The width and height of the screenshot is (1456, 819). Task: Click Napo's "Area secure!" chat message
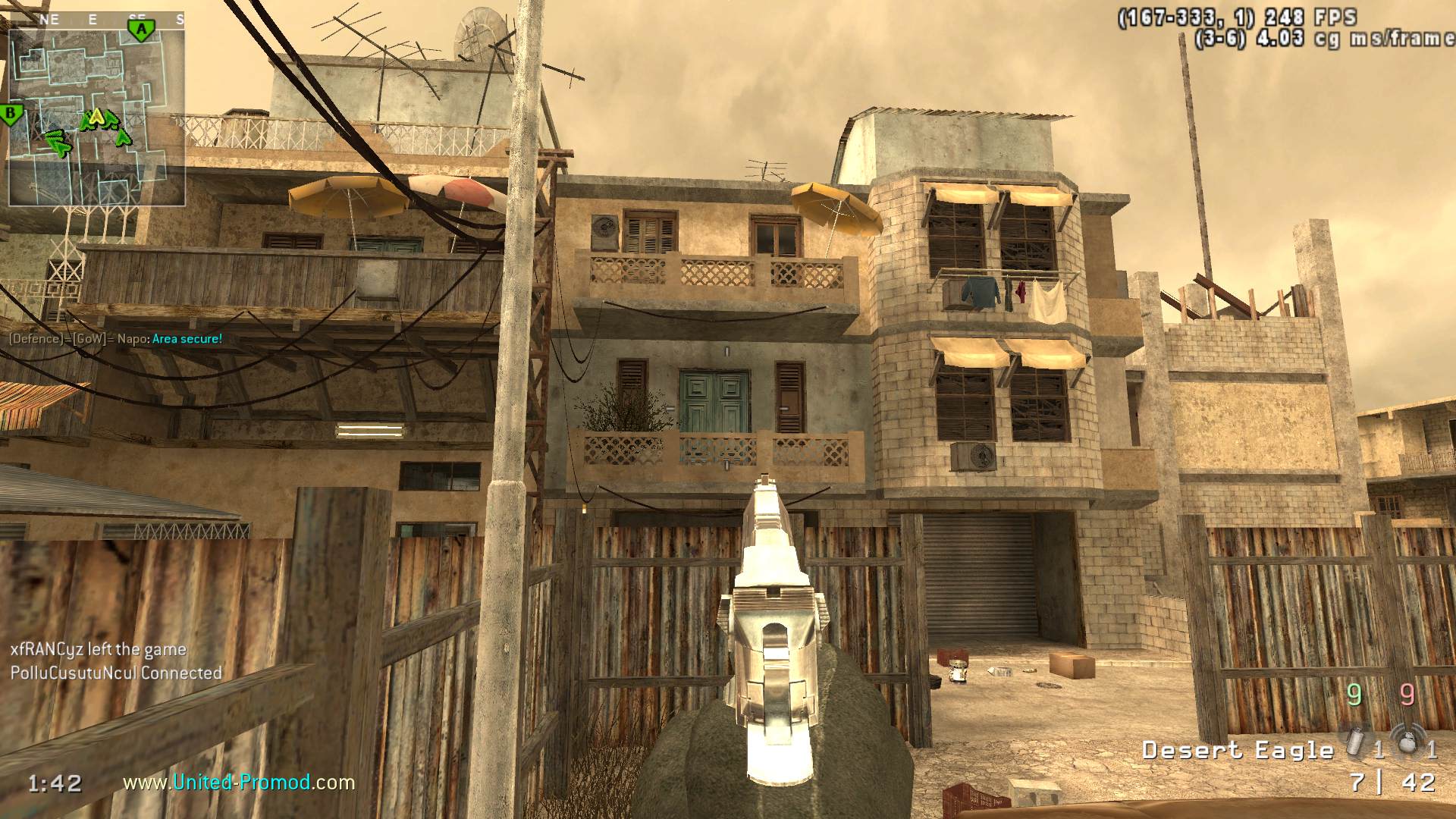pyautogui.click(x=187, y=339)
